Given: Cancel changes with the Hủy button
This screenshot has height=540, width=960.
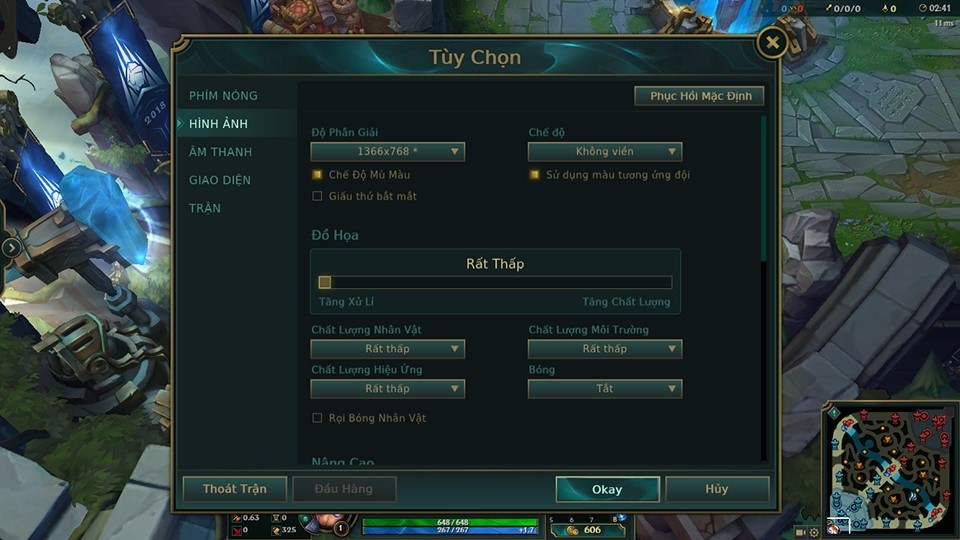Looking at the screenshot, I should click(x=716, y=489).
